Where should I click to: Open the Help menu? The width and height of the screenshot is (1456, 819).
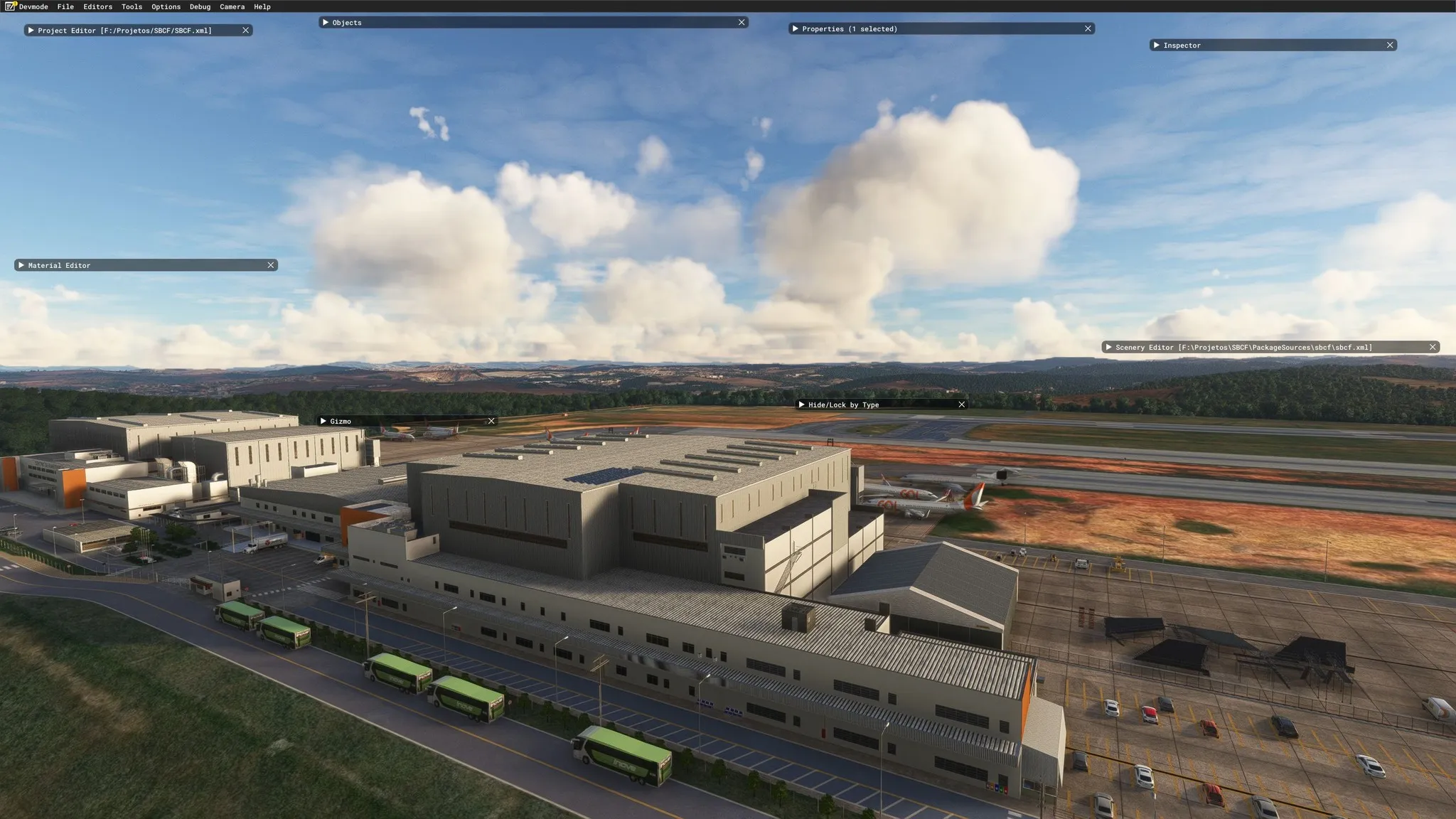click(x=262, y=6)
